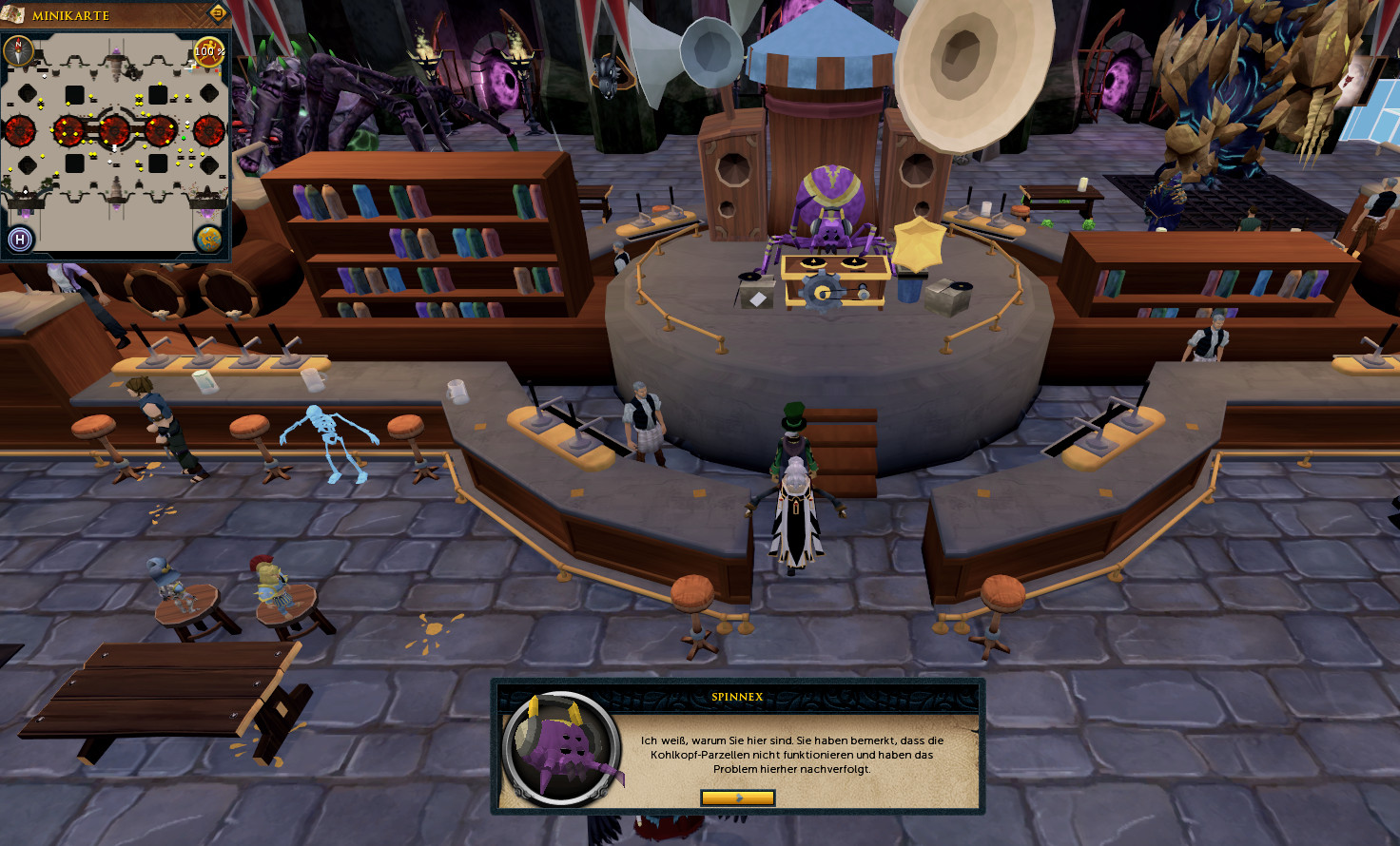Activate the home teleport H button

tap(20, 239)
